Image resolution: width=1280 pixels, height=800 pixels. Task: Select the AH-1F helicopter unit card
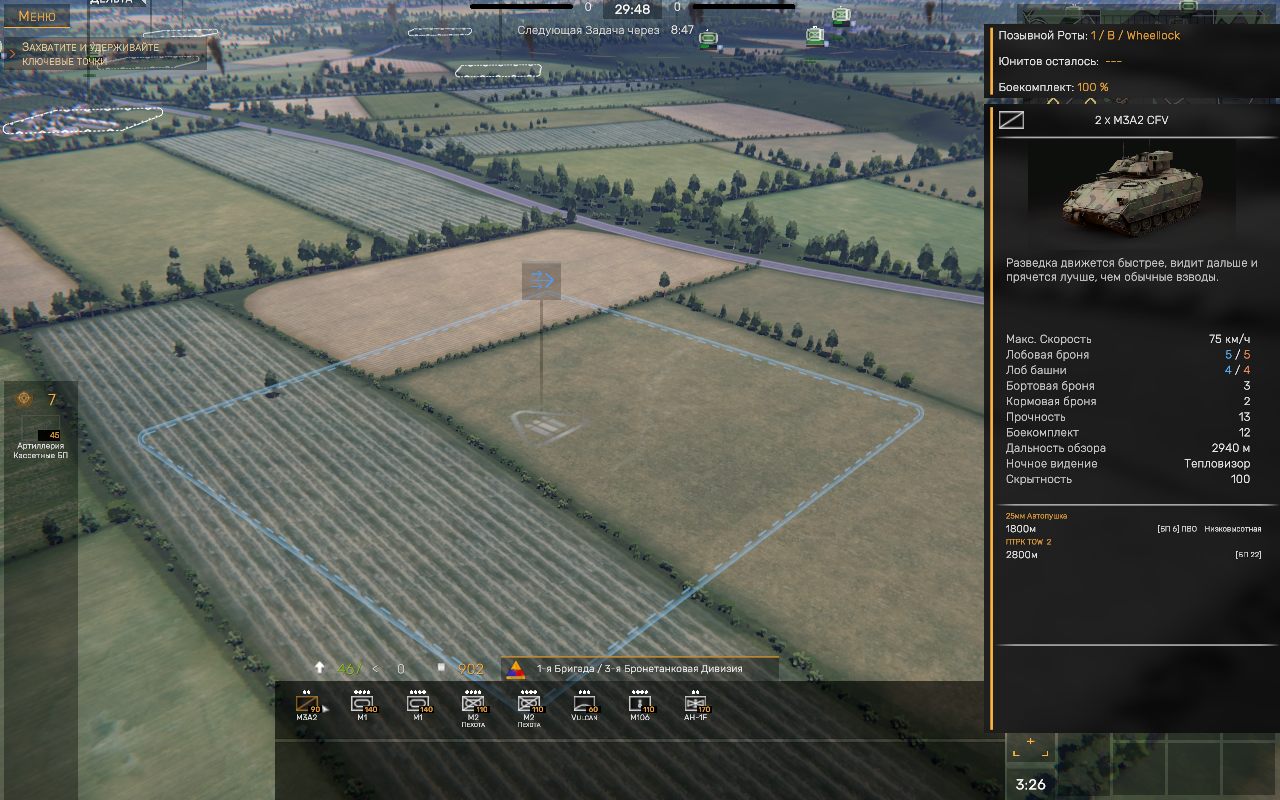coord(695,705)
